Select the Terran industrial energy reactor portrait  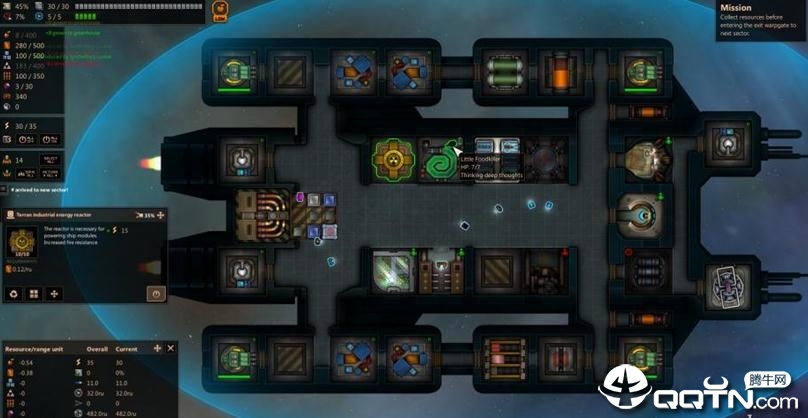(19, 240)
